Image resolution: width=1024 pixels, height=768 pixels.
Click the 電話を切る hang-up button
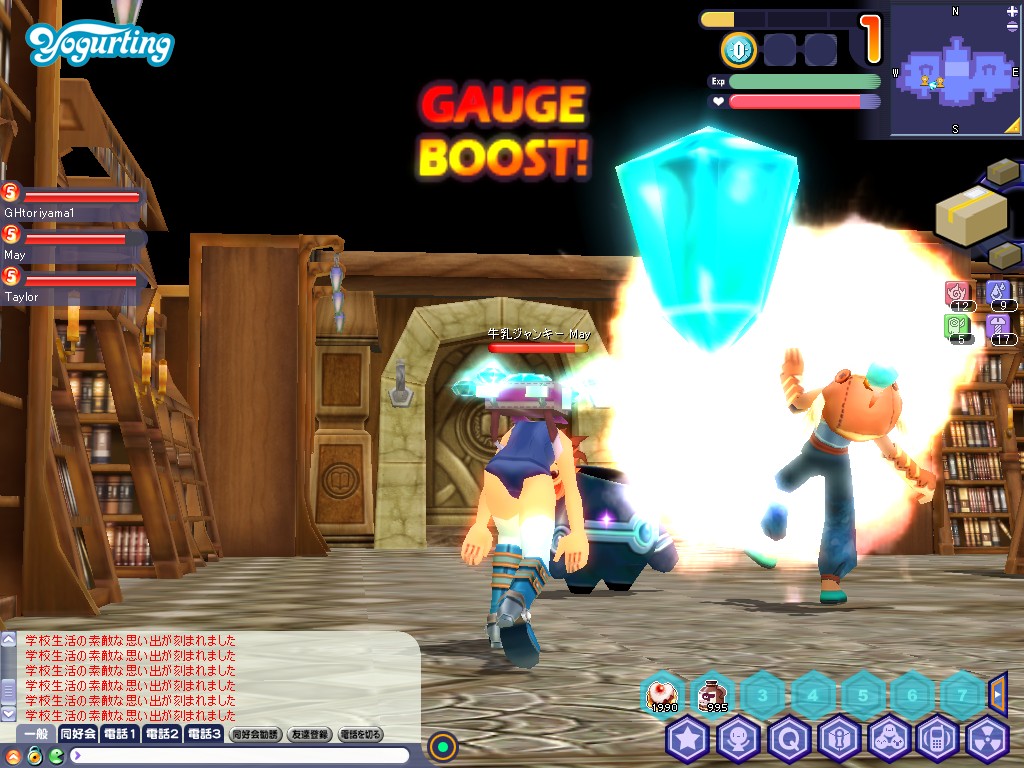(361, 734)
